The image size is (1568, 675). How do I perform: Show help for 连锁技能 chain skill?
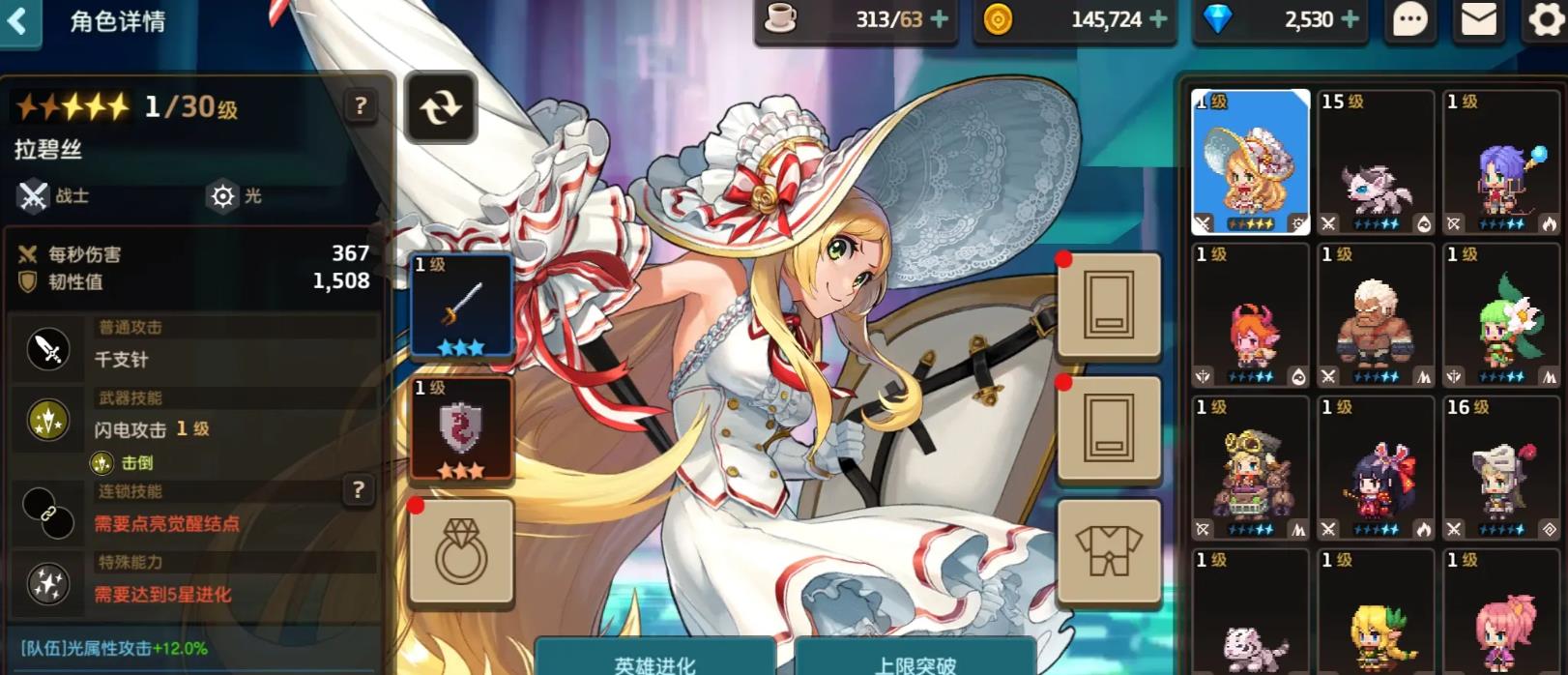pos(358,490)
